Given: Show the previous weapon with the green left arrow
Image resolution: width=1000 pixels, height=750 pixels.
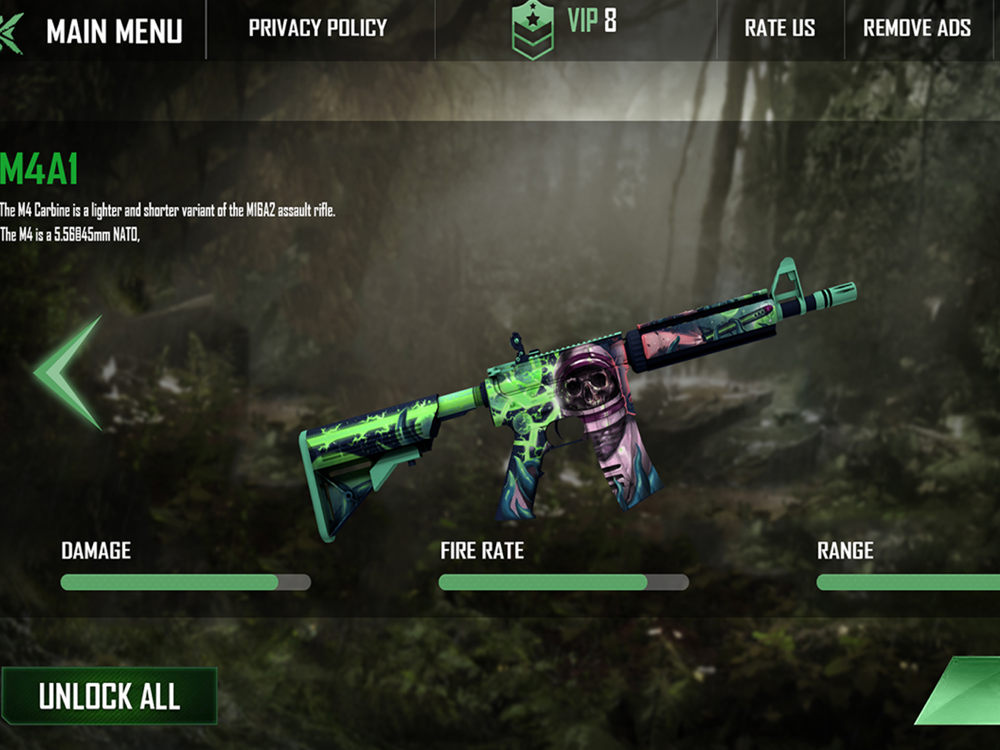Looking at the screenshot, I should tap(68, 373).
